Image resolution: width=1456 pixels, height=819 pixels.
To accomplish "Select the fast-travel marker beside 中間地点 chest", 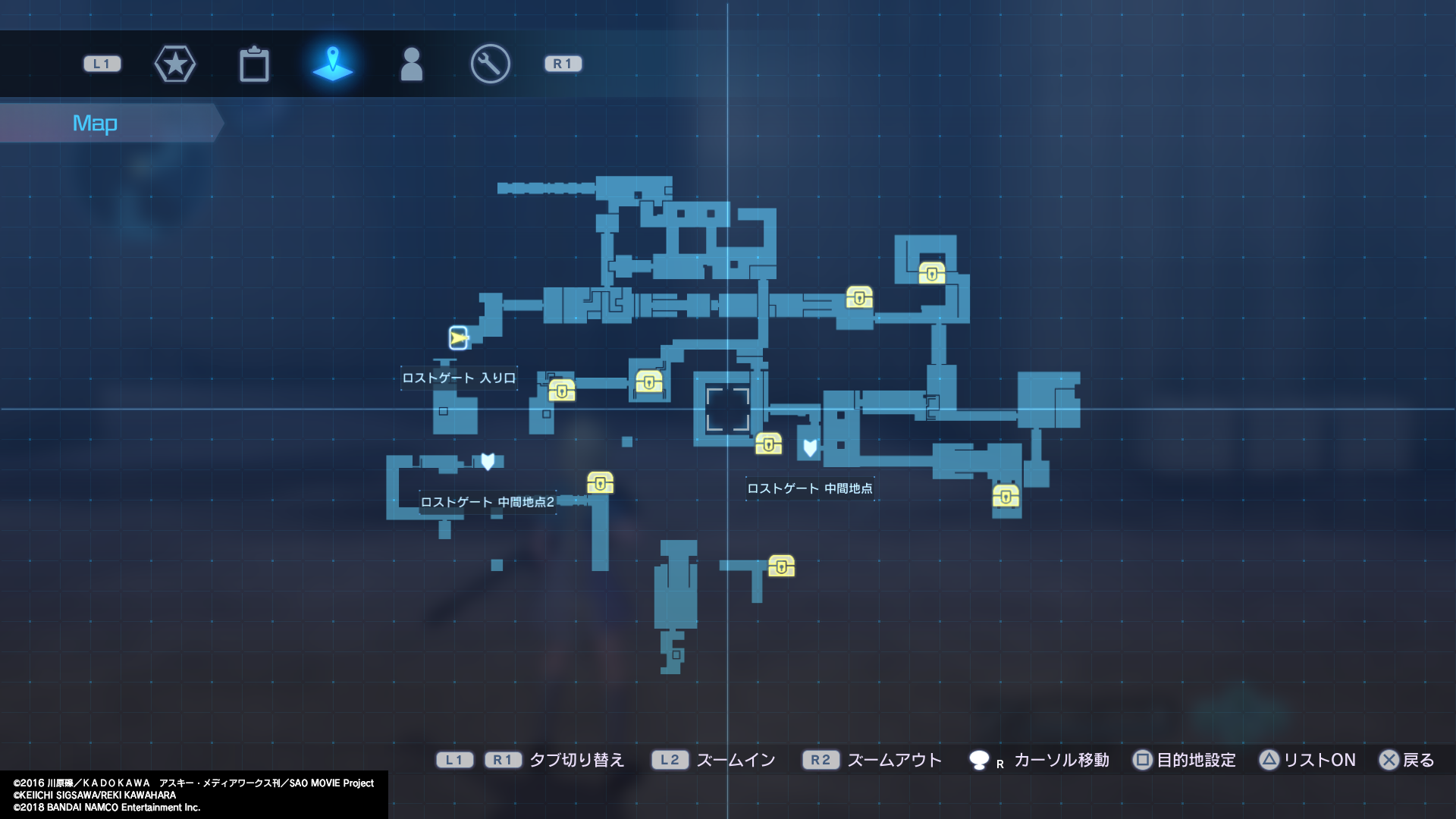I will pos(808,449).
